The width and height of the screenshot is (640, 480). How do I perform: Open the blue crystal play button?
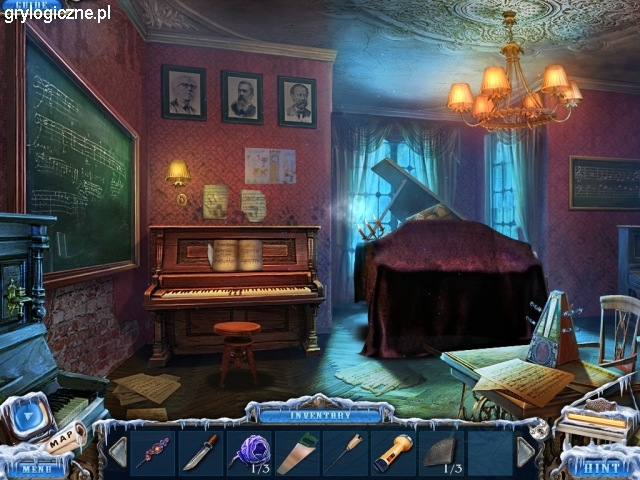pyautogui.click(x=30, y=416)
